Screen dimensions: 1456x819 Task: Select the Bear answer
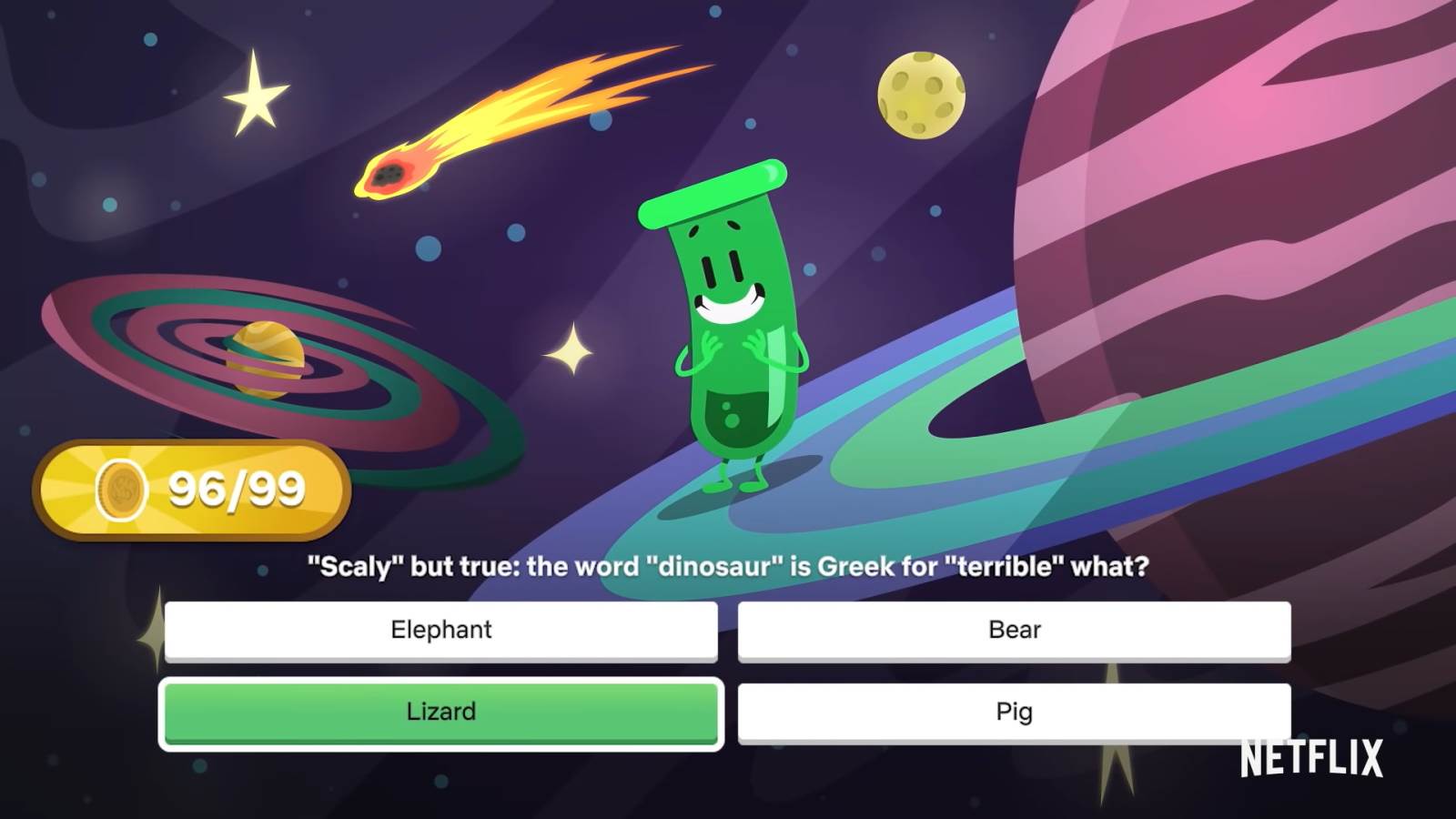[1014, 630]
